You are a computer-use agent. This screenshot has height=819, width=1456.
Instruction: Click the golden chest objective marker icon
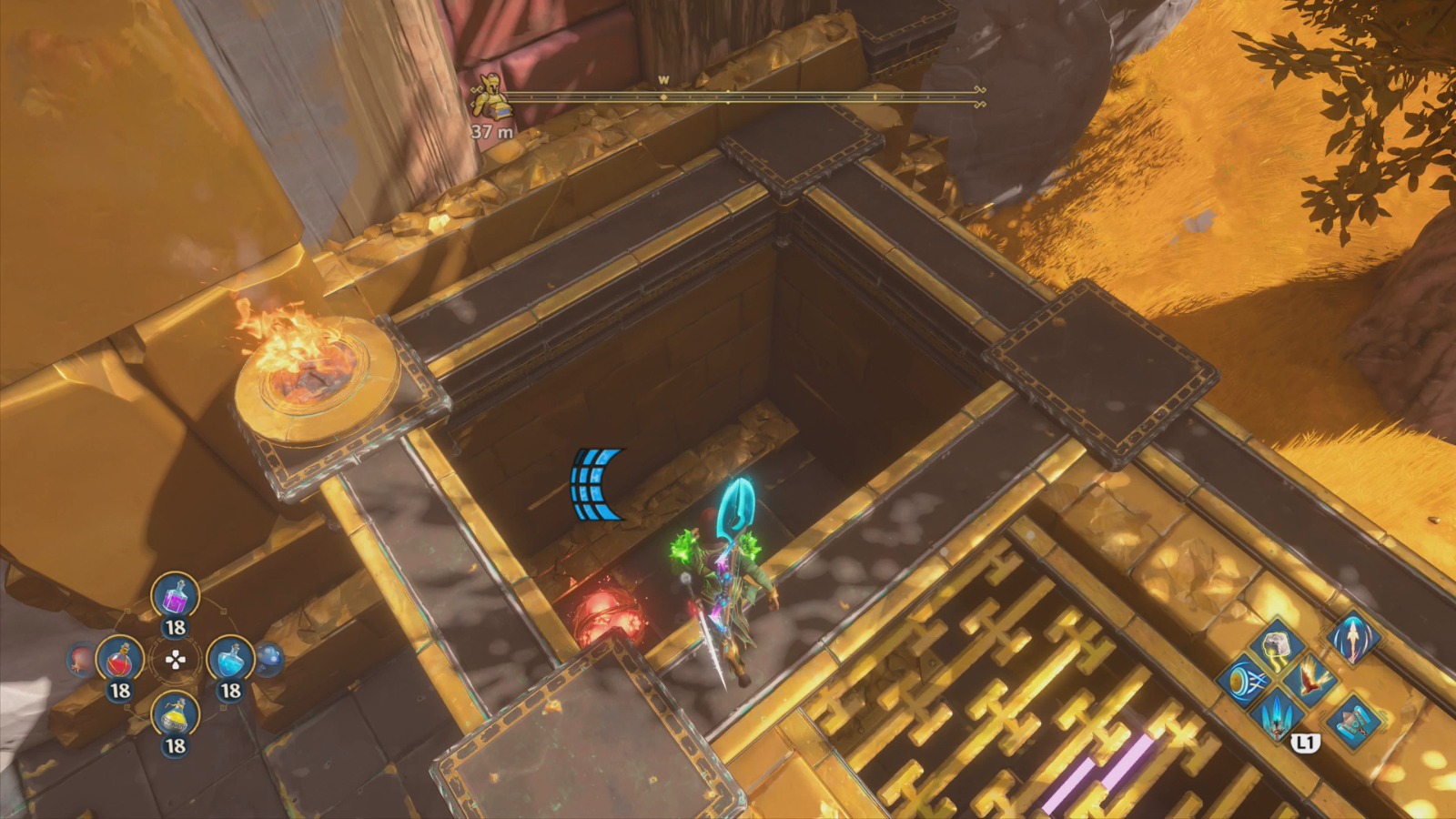pos(491,96)
